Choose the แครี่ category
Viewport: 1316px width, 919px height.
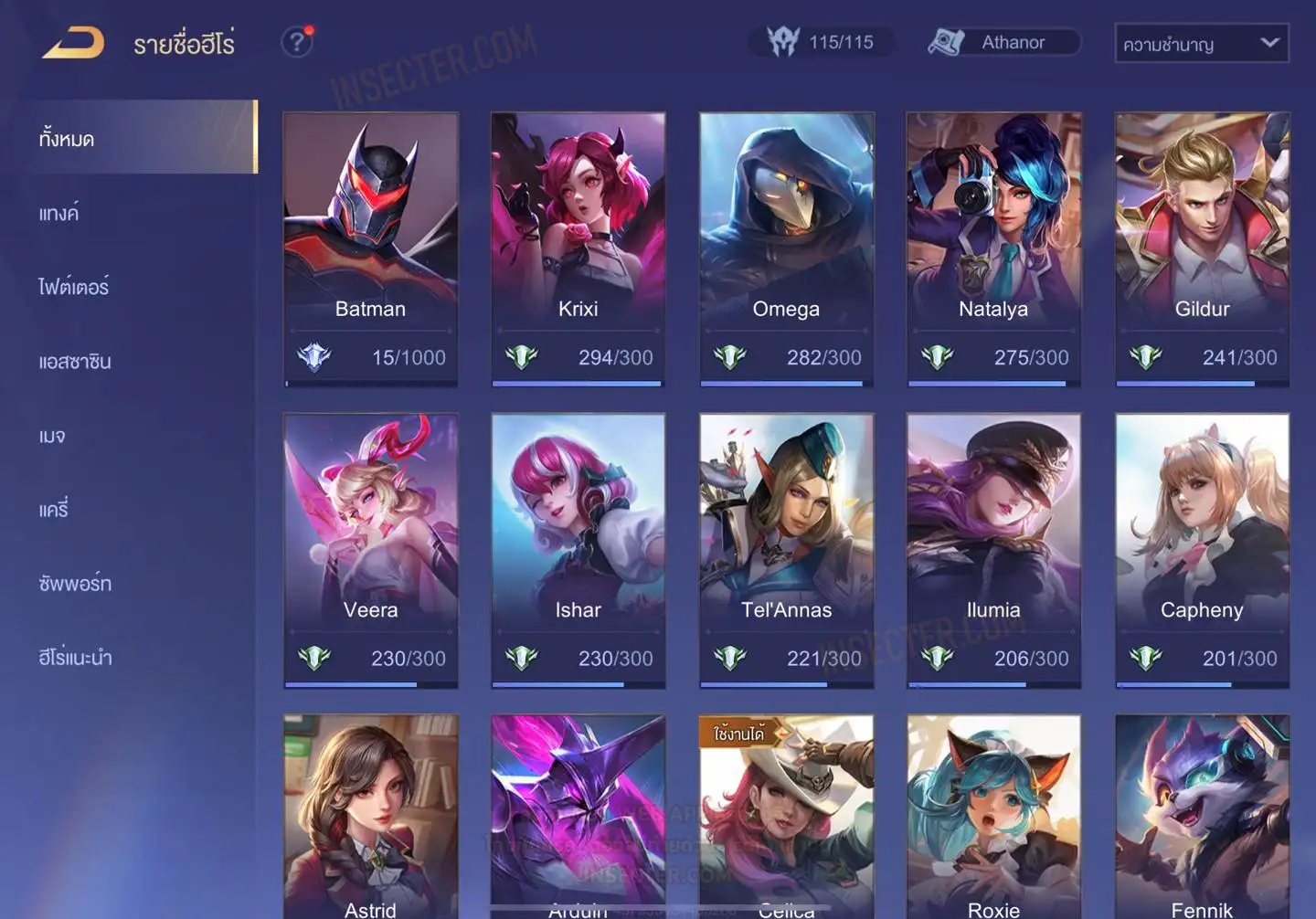[54, 510]
